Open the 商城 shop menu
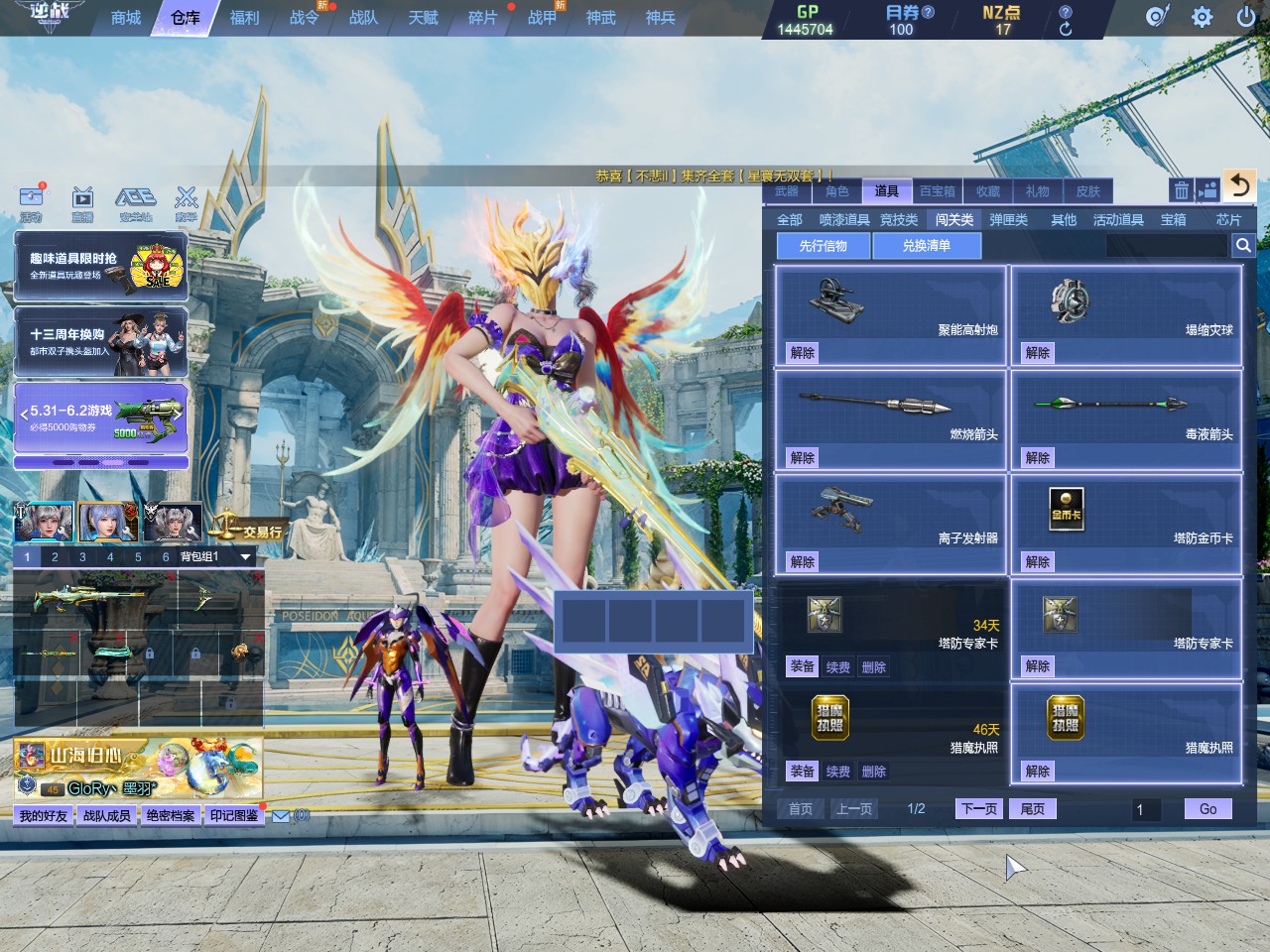 (x=126, y=18)
